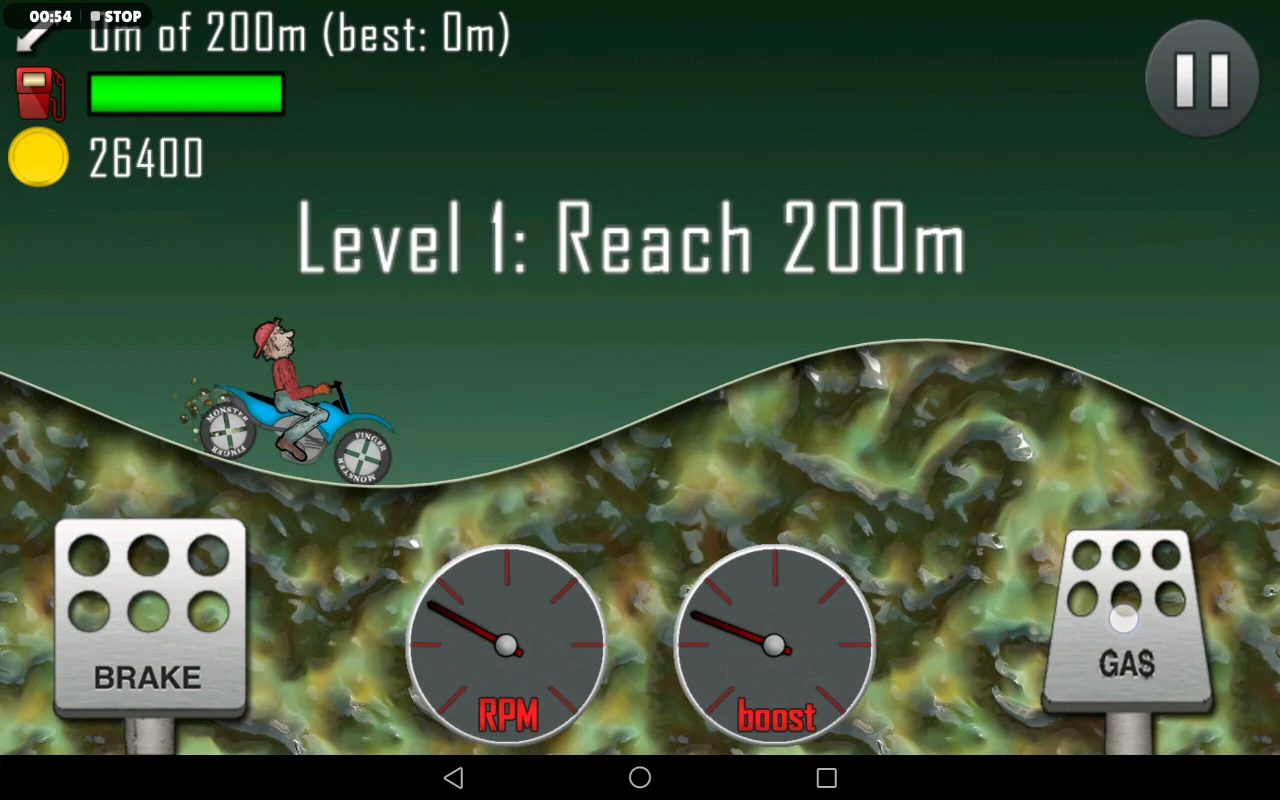
Task: Click the coin count 26400
Action: (x=146, y=157)
